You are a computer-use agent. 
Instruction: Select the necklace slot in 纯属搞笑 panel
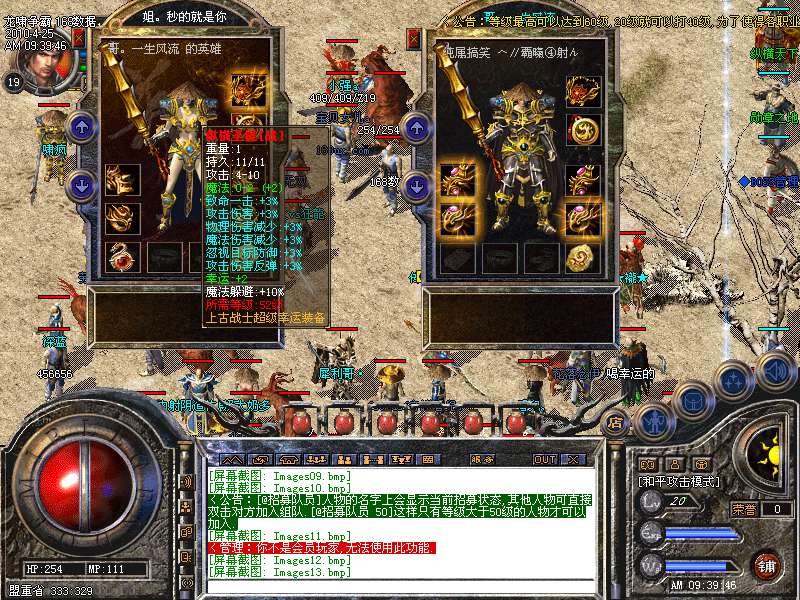pyautogui.click(x=582, y=91)
